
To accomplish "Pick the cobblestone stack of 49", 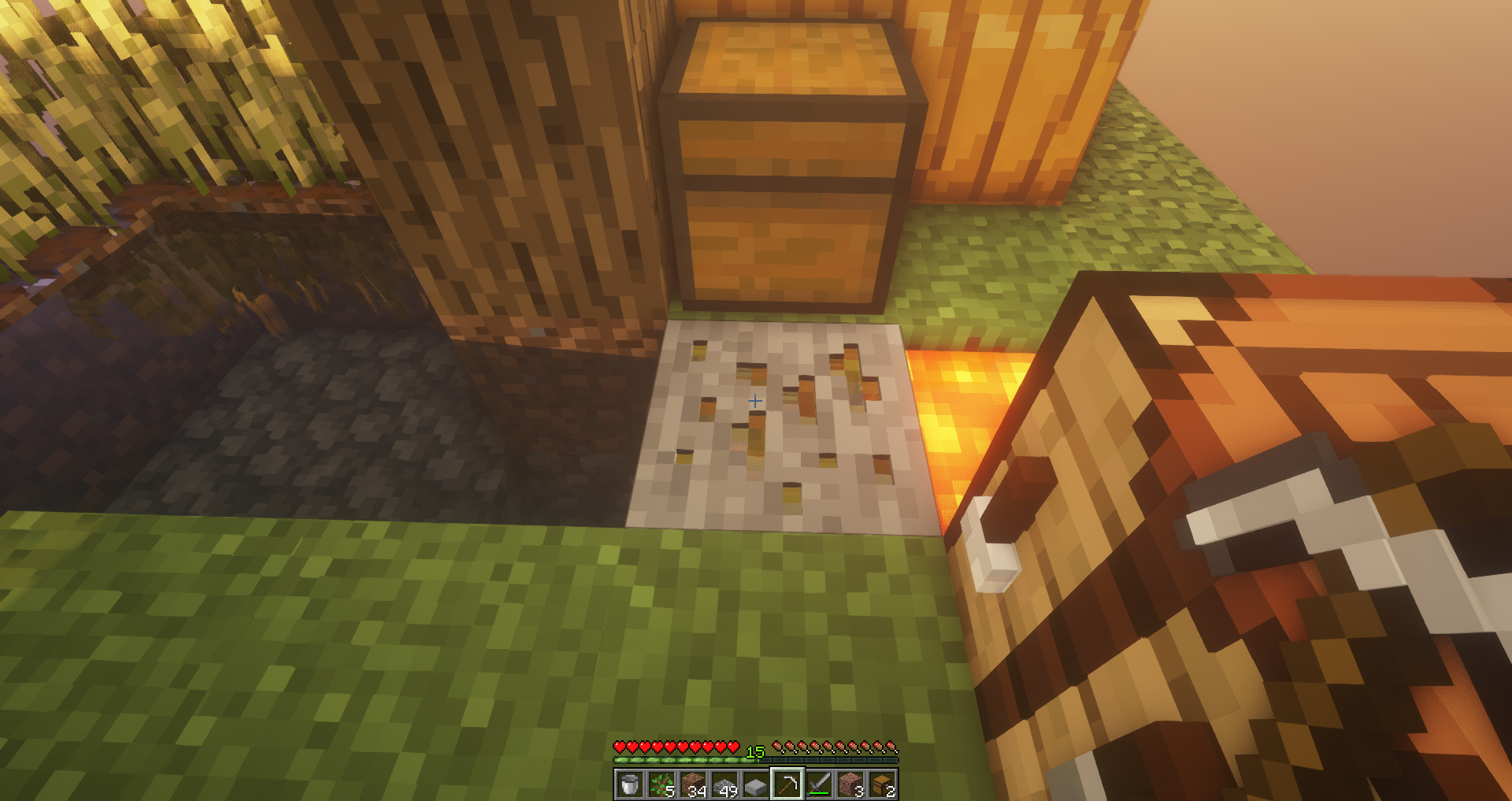I will [724, 784].
